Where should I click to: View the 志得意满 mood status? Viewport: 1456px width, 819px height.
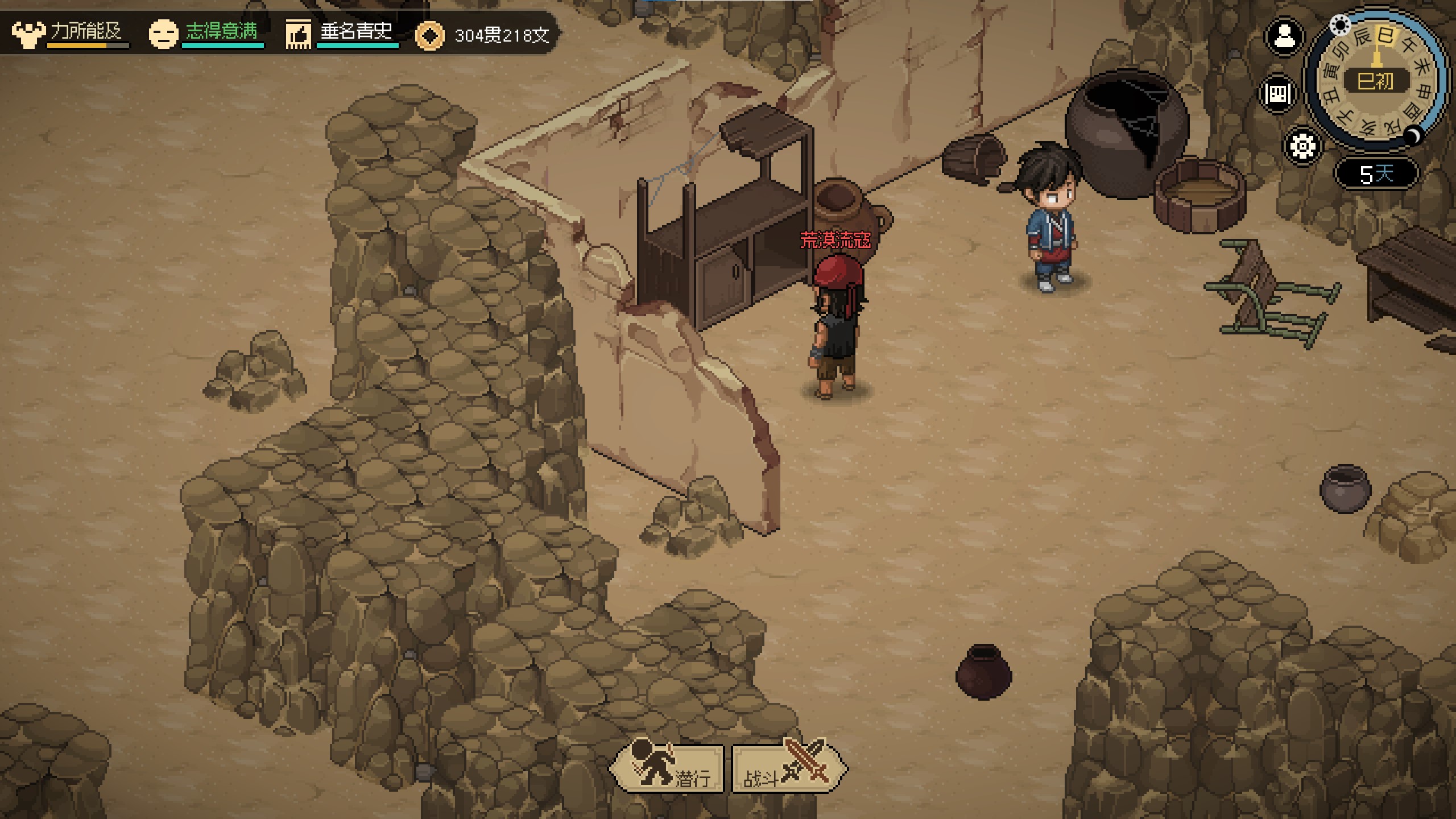point(206,33)
